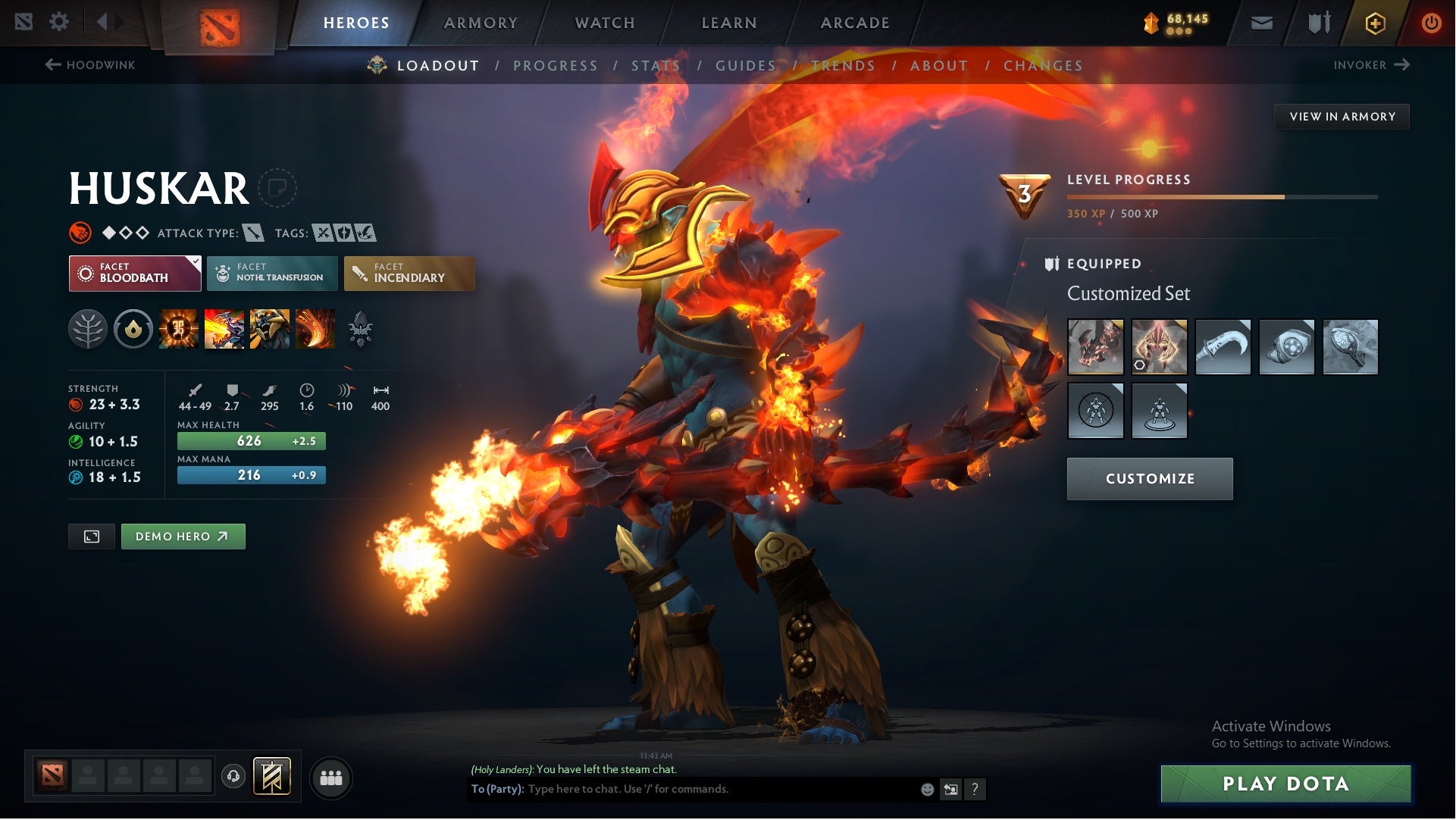1456x820 pixels.
Task: Open the STATS page for Huskar
Action: coord(656,66)
